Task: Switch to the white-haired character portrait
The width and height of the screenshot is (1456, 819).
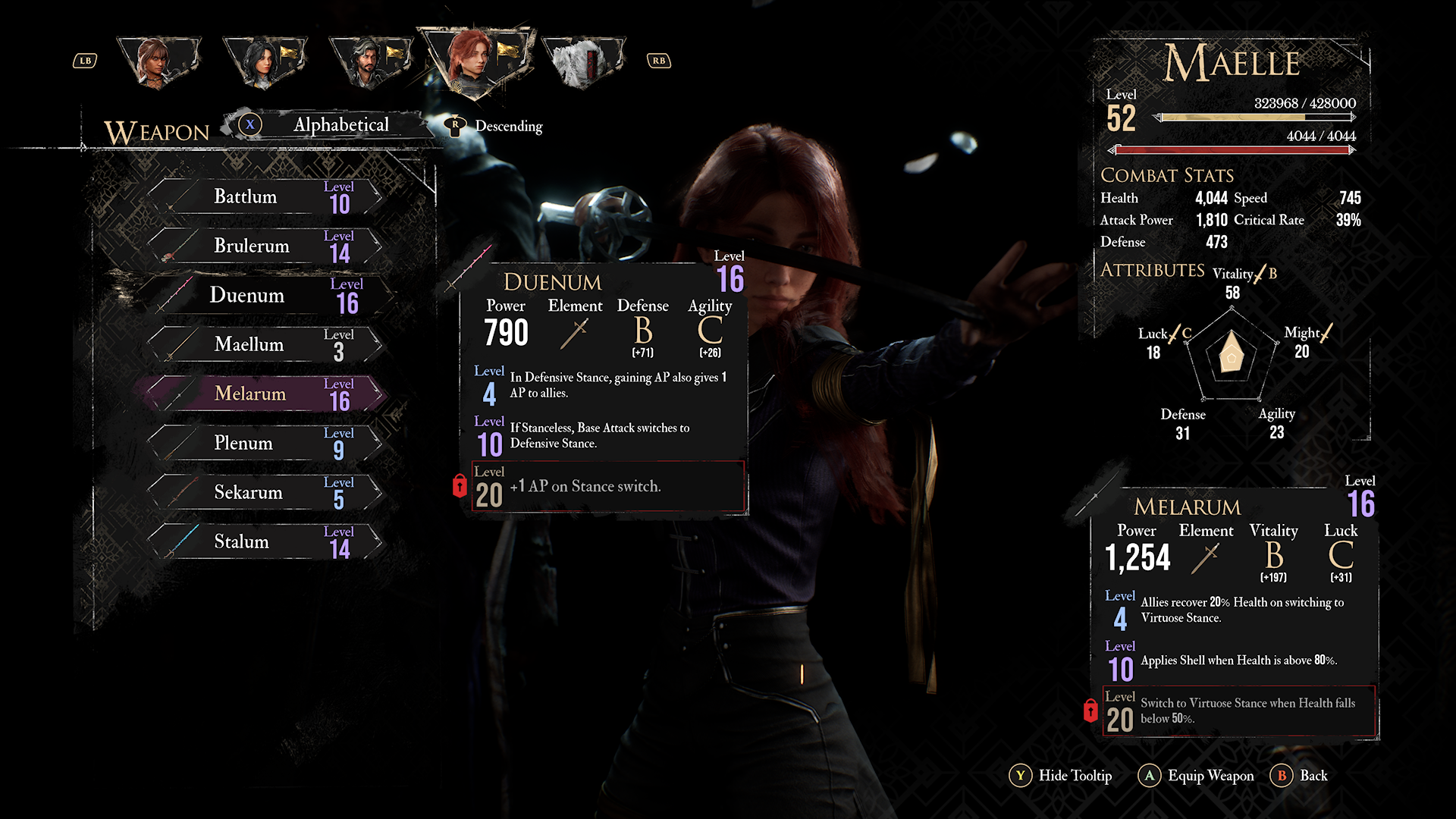Action: tap(582, 62)
